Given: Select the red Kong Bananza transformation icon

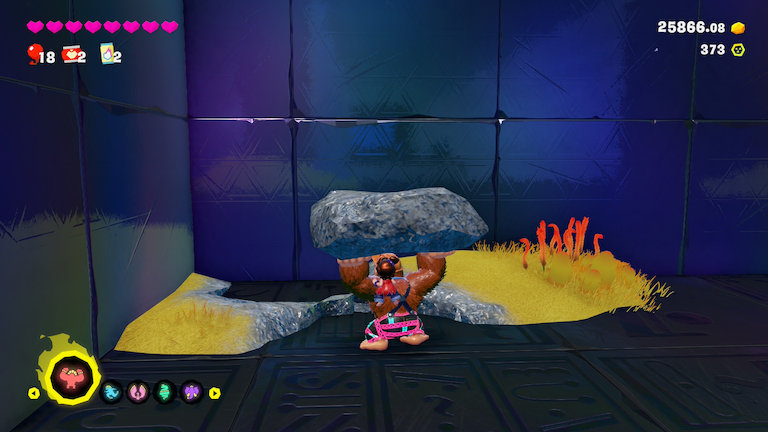Looking at the screenshot, I should pos(73,378).
